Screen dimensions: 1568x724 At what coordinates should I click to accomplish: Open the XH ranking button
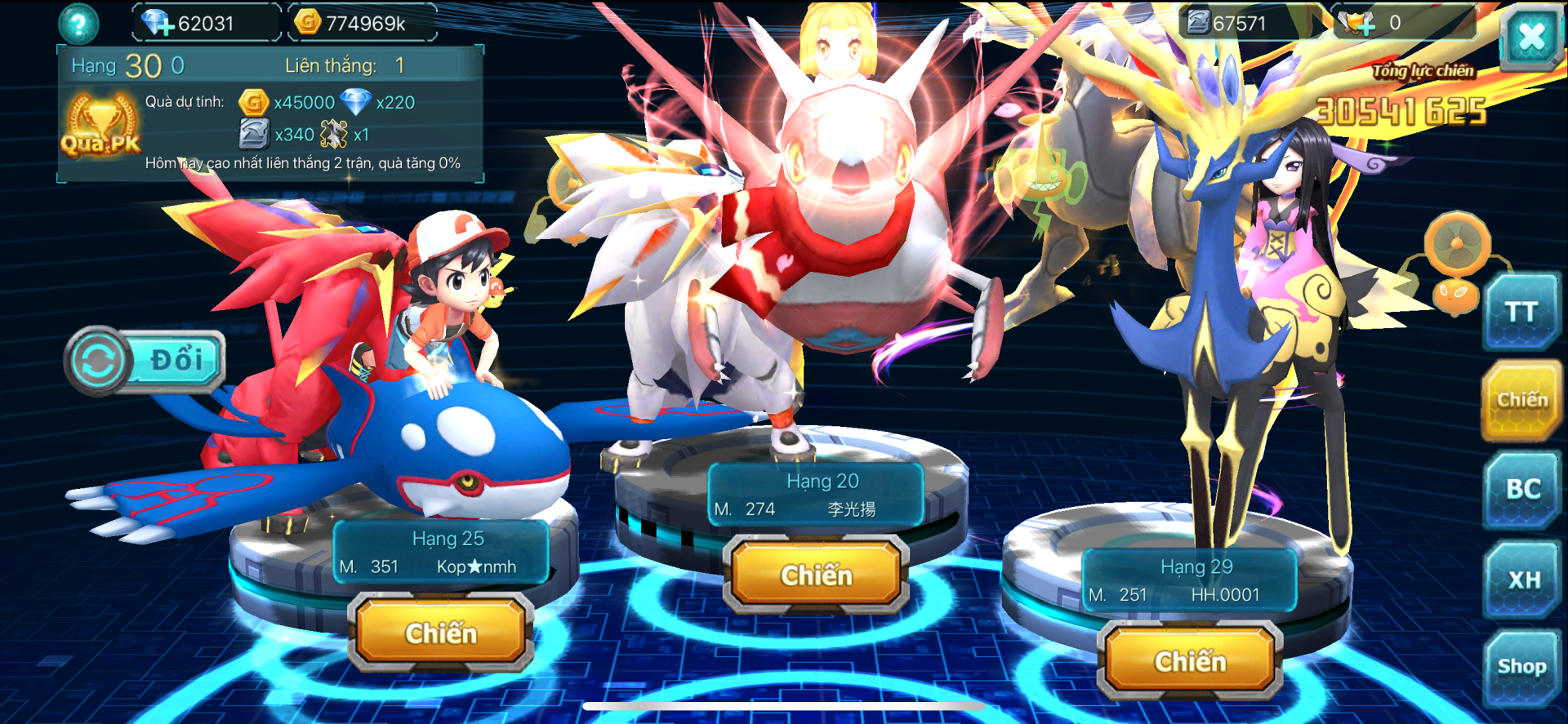click(x=1523, y=580)
